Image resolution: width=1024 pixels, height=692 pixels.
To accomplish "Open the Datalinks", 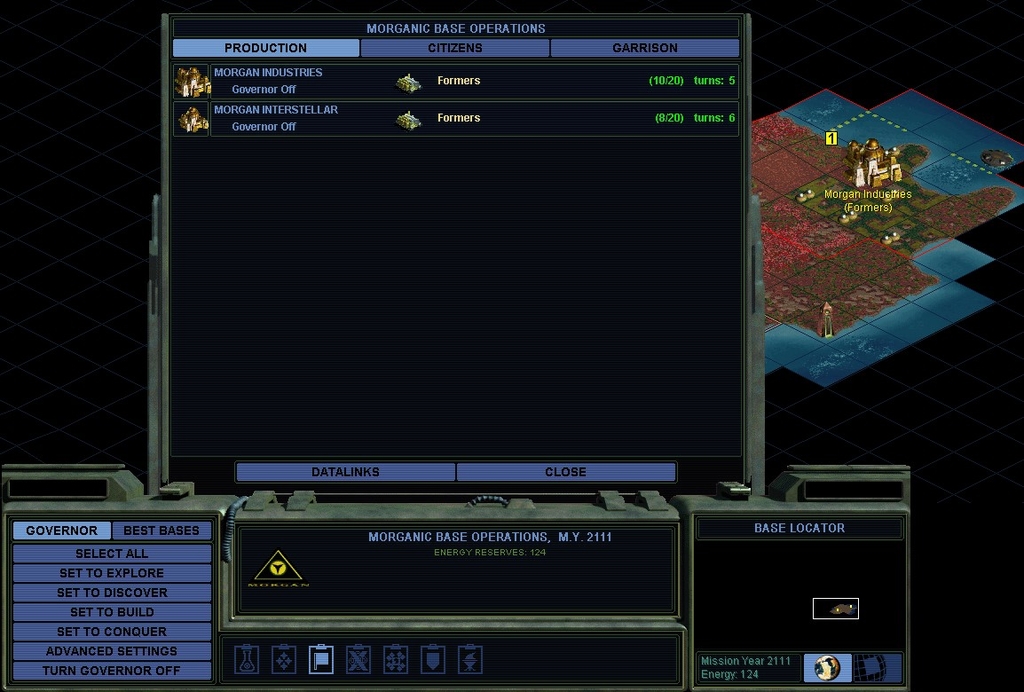I will tap(345, 472).
